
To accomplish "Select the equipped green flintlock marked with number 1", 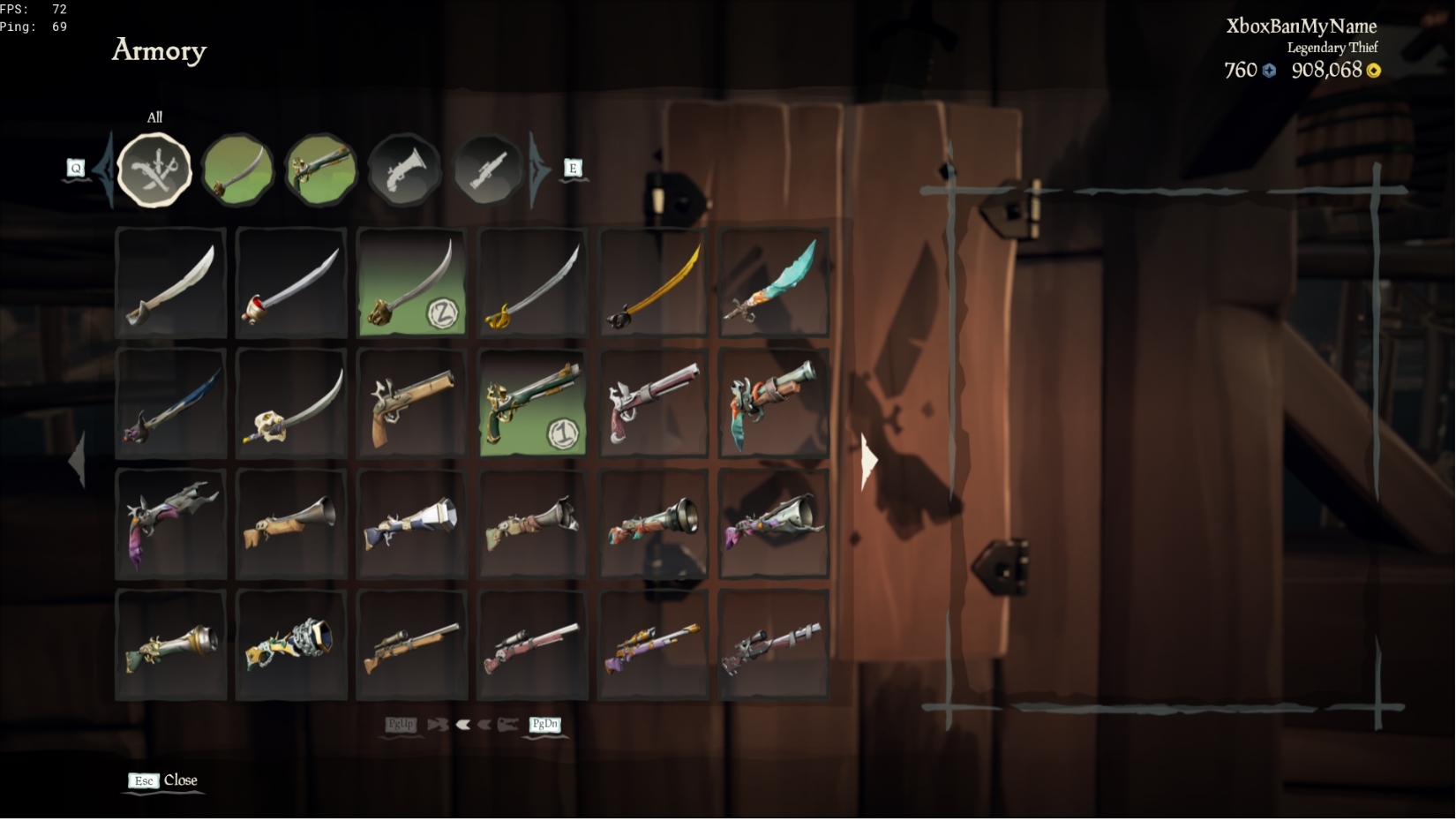I will pos(531,403).
